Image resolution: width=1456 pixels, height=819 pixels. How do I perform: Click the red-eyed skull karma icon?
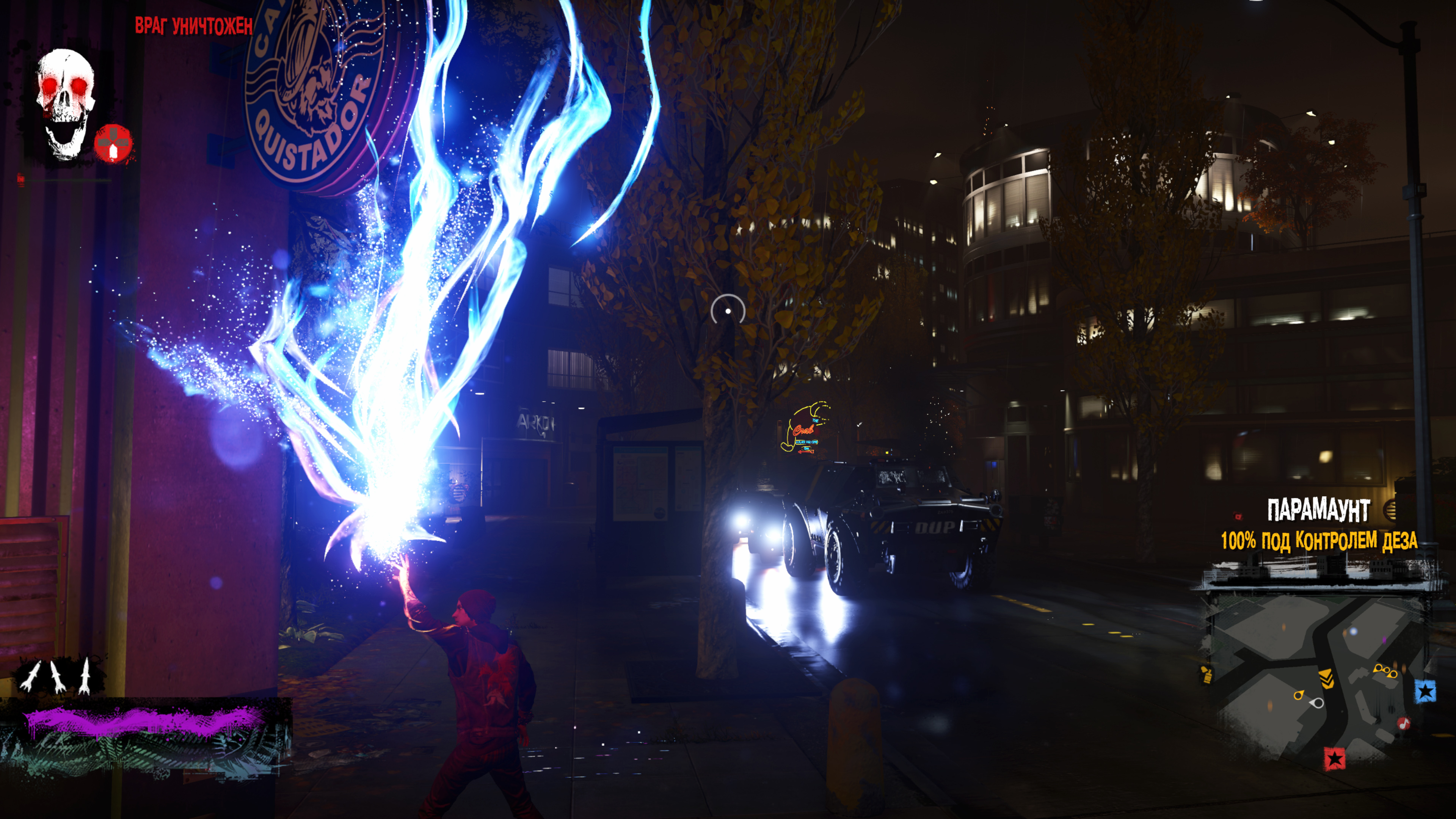point(66,104)
